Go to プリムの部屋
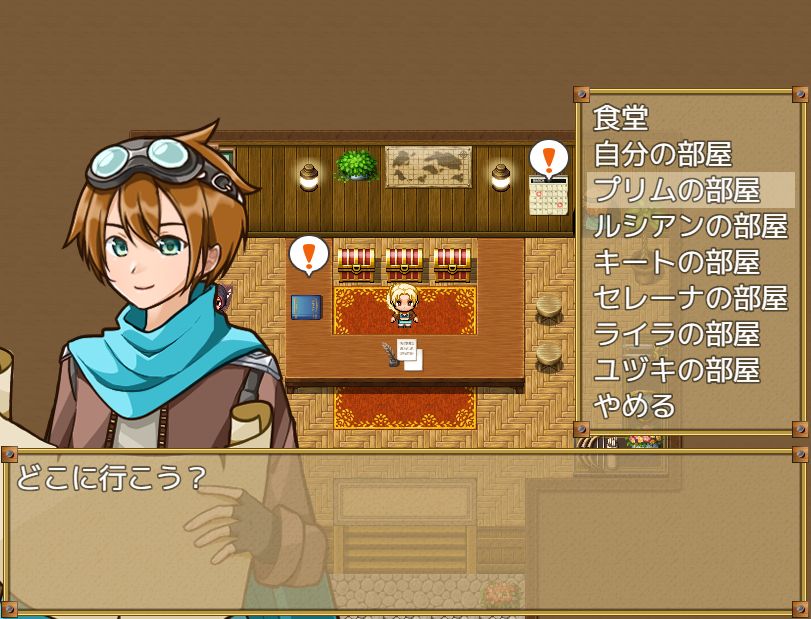Image resolution: width=811 pixels, height=619 pixels. (x=677, y=190)
